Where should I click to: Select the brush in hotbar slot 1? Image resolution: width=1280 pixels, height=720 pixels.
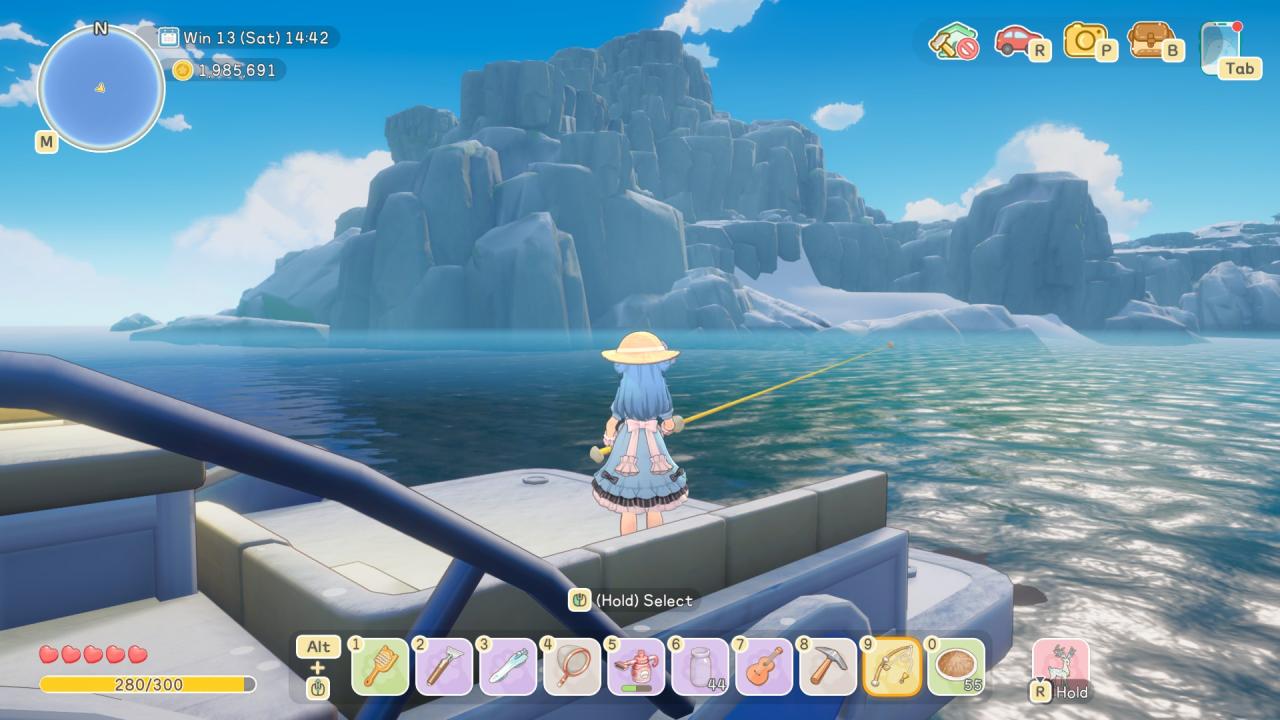tap(380, 666)
